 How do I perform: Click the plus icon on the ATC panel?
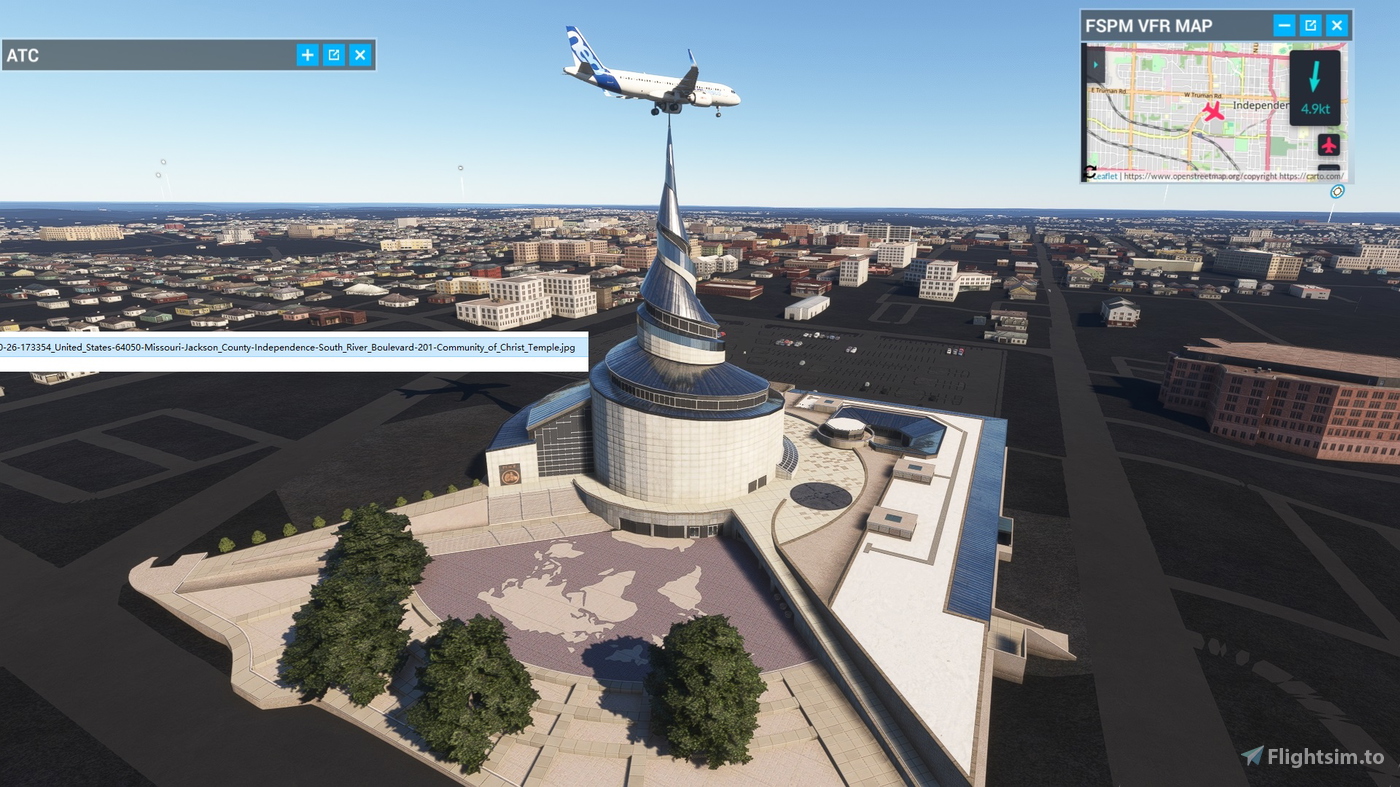coord(307,55)
